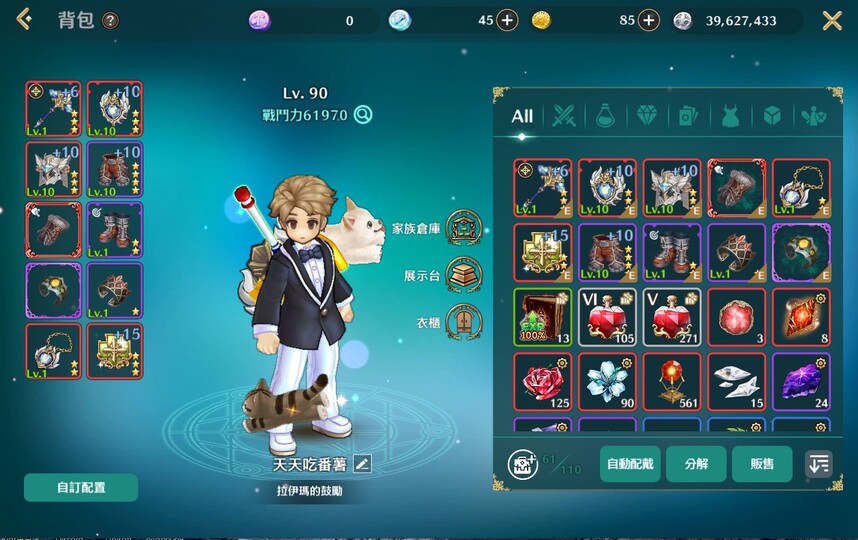
Task: Edit the character name with the pencil icon
Action: (362, 464)
